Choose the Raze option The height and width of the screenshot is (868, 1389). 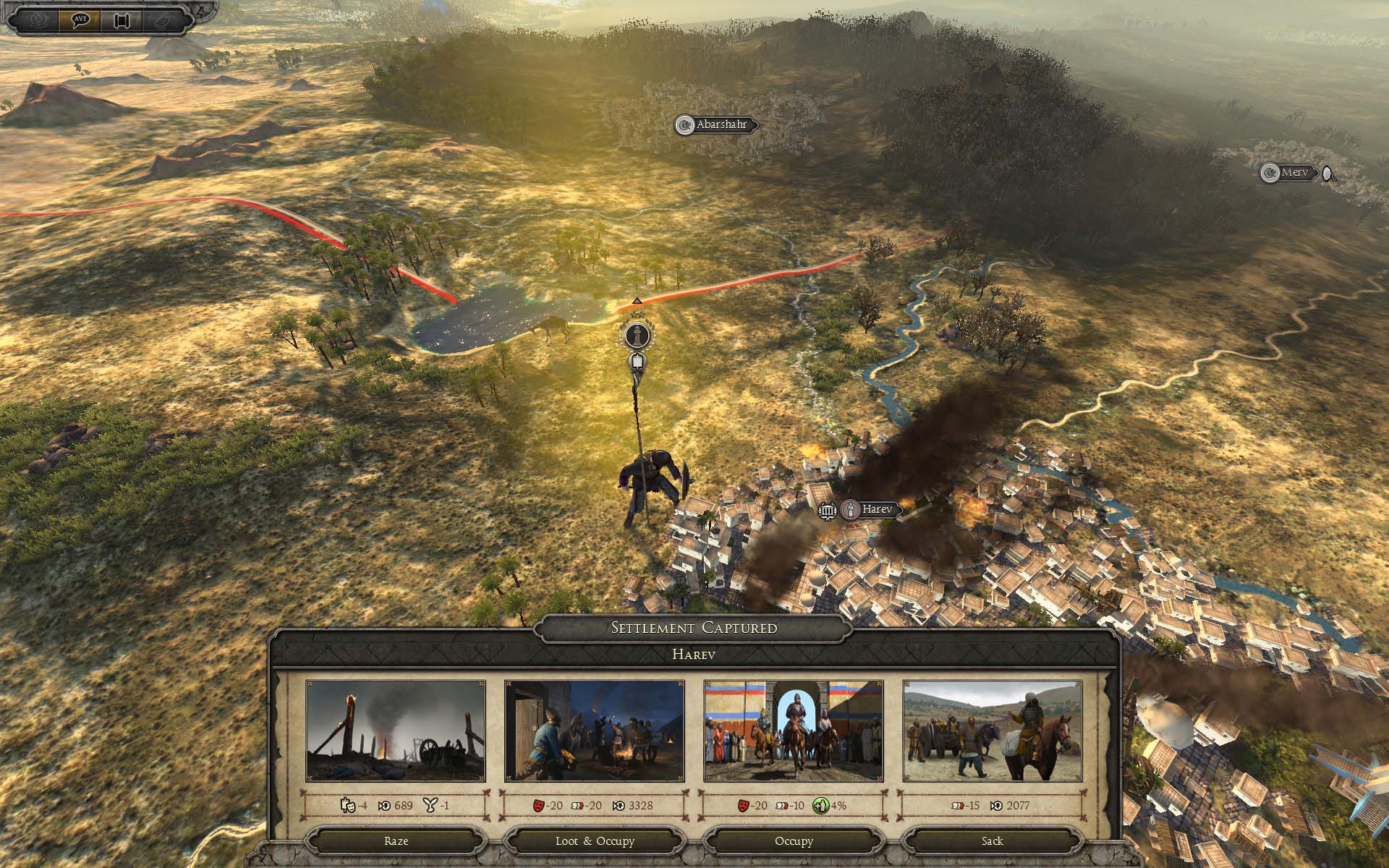396,841
